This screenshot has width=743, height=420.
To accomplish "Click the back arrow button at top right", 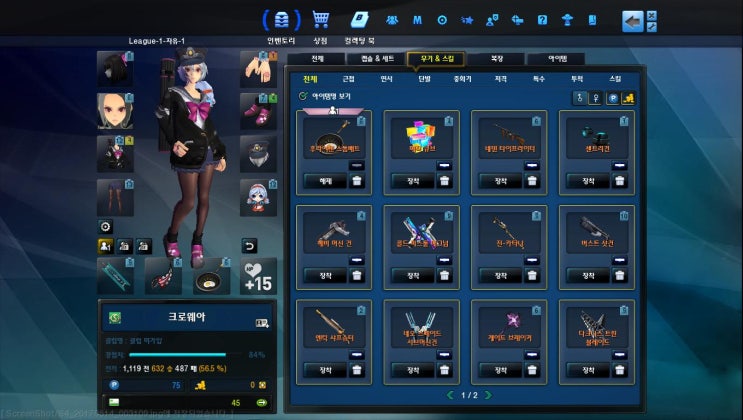I will pos(632,20).
